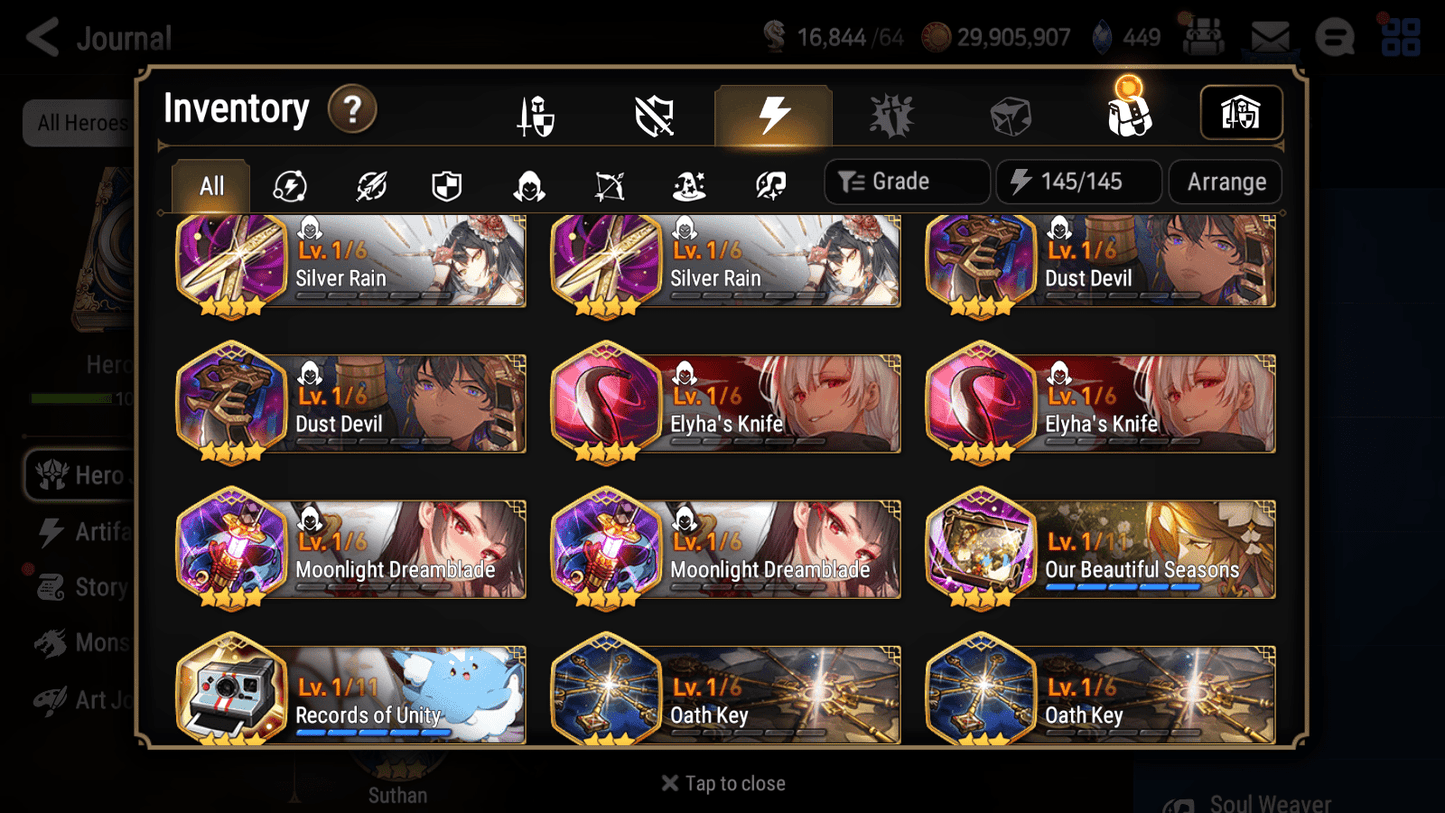Image resolution: width=1445 pixels, height=813 pixels.
Task: Open the Charms tab in Inventory
Action: [891, 115]
